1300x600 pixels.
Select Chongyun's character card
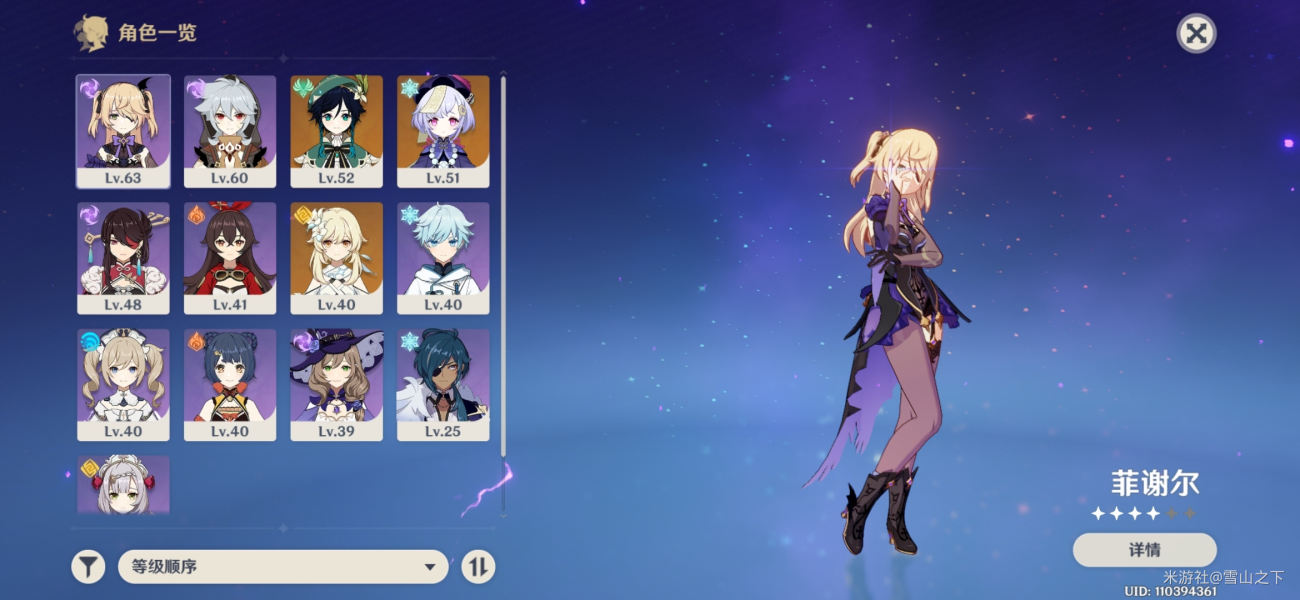click(443, 258)
